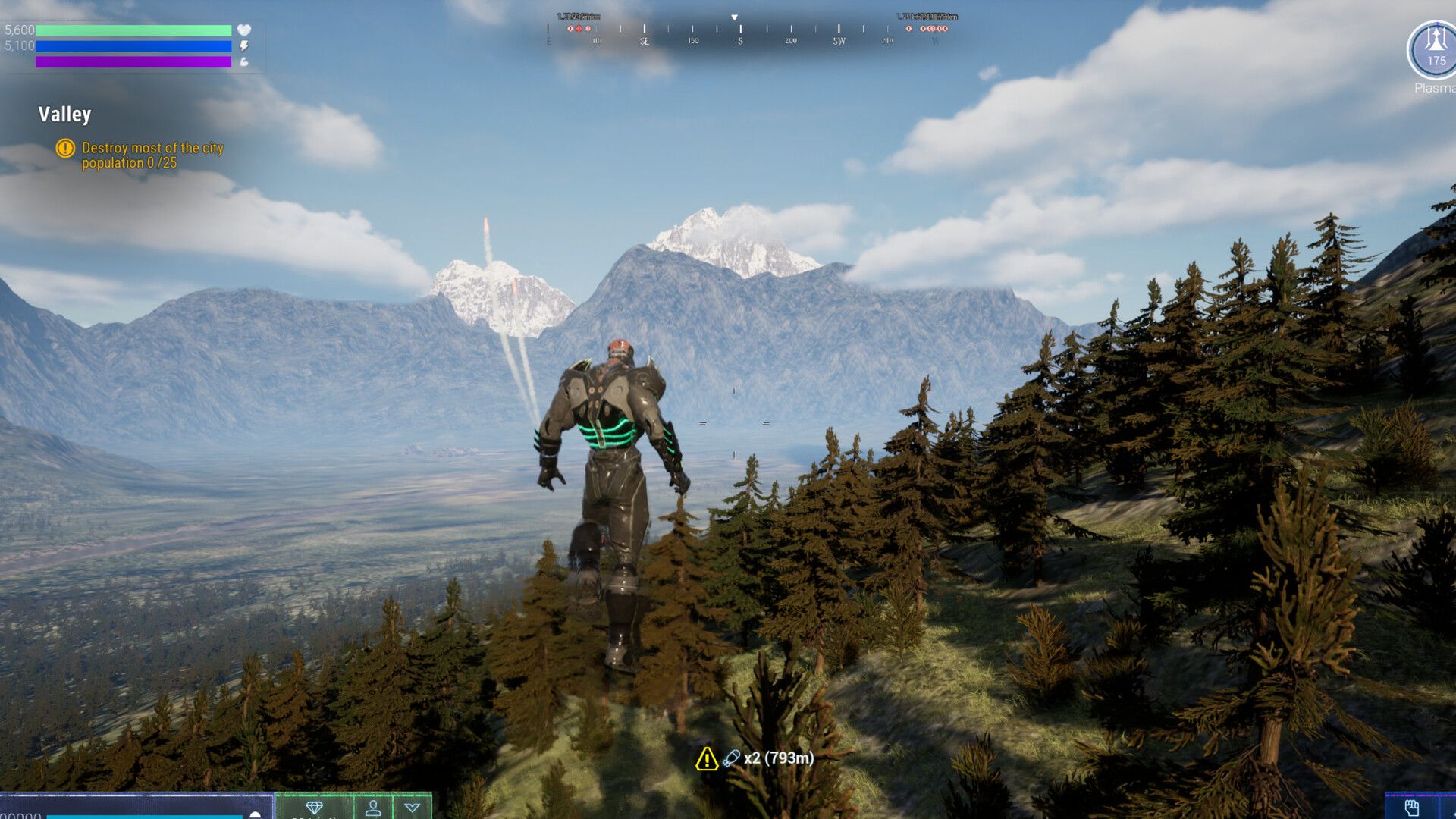Click the population 0 /25 counter
1456x819 pixels.
click(x=127, y=162)
